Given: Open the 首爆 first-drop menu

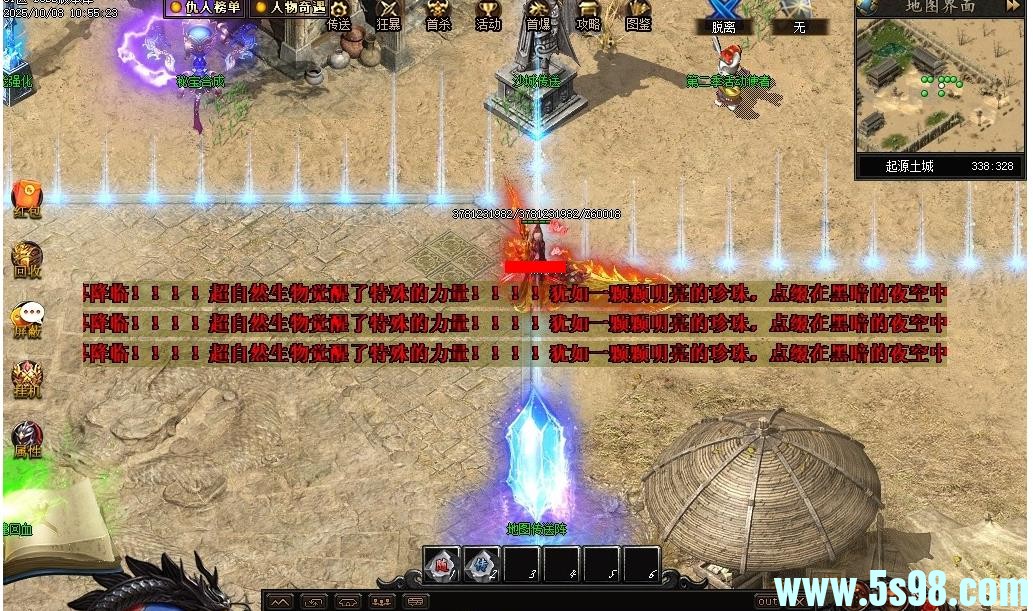Looking at the screenshot, I should click(x=538, y=15).
